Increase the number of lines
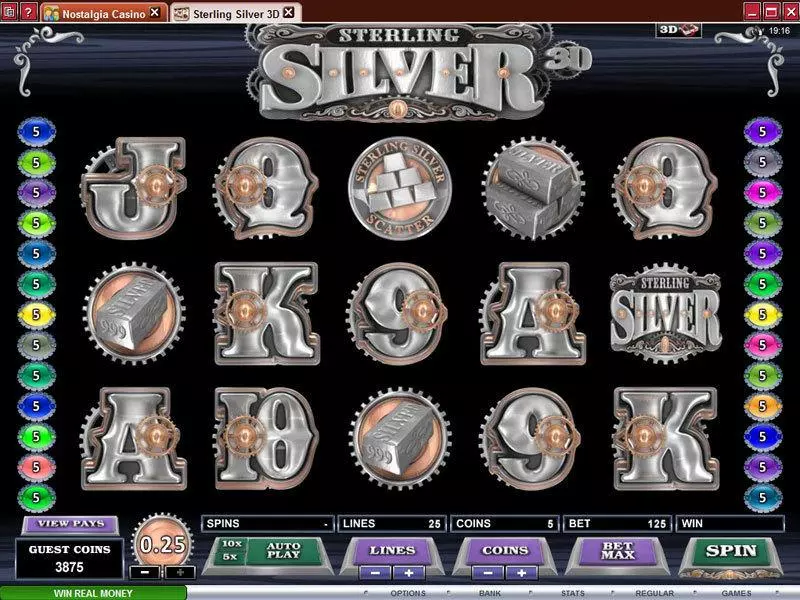 (410, 573)
